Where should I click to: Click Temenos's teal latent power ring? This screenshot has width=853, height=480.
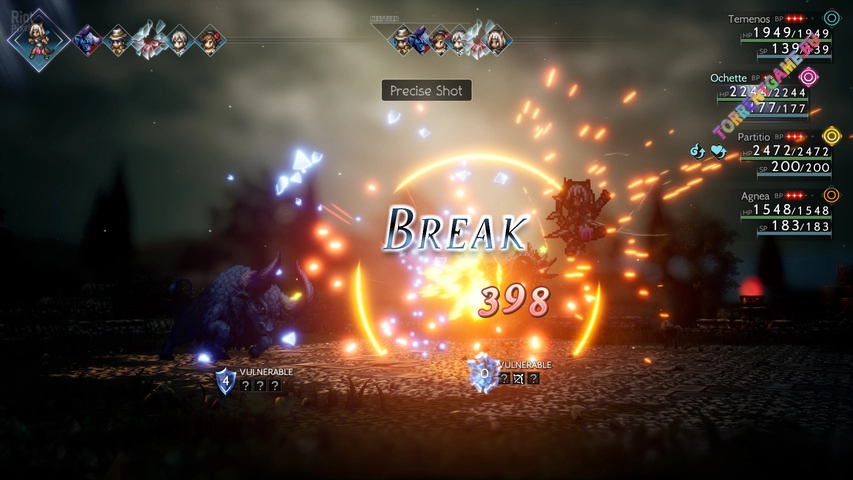click(x=831, y=18)
